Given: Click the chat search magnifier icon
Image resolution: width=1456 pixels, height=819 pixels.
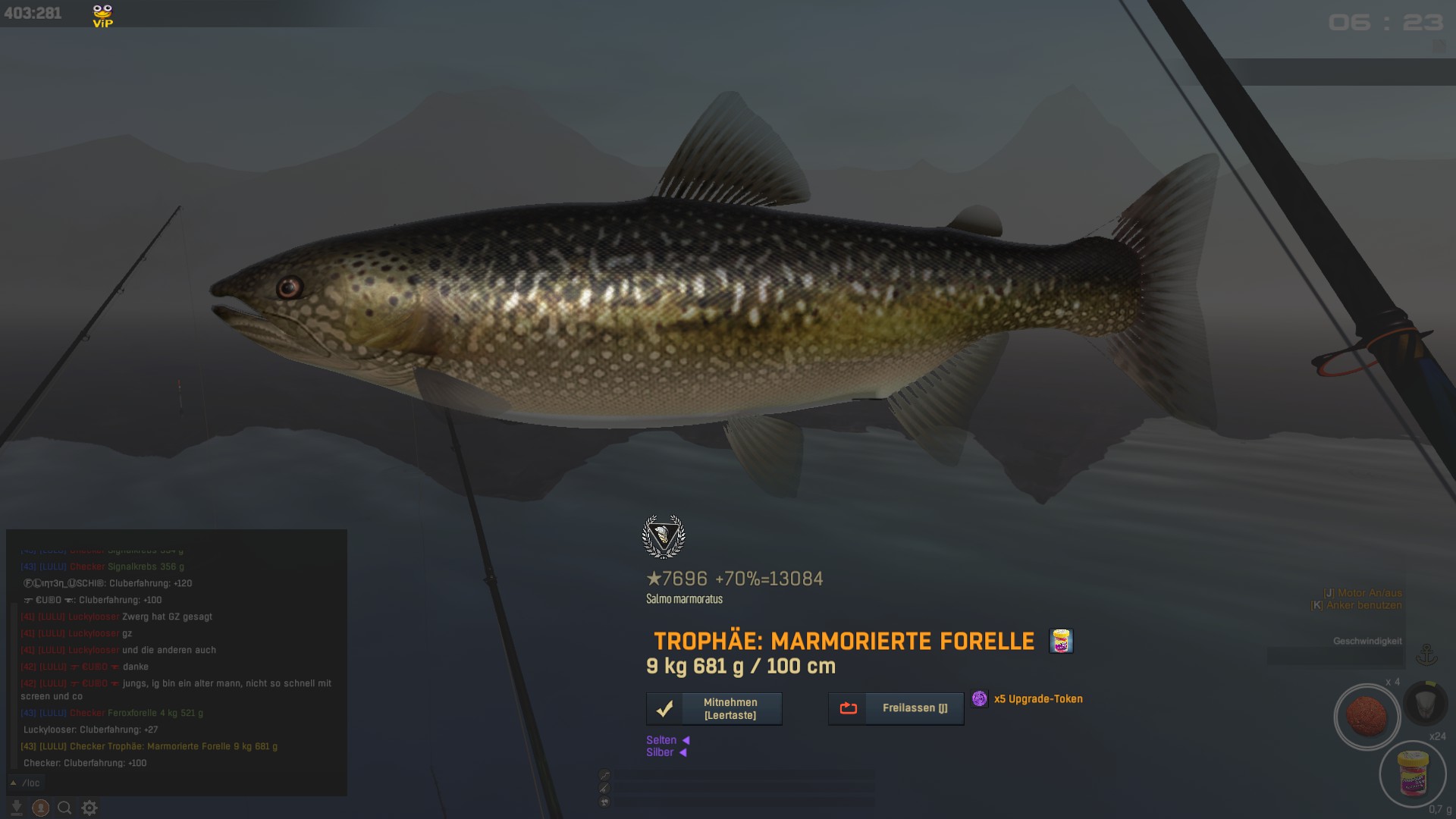Looking at the screenshot, I should (x=65, y=808).
